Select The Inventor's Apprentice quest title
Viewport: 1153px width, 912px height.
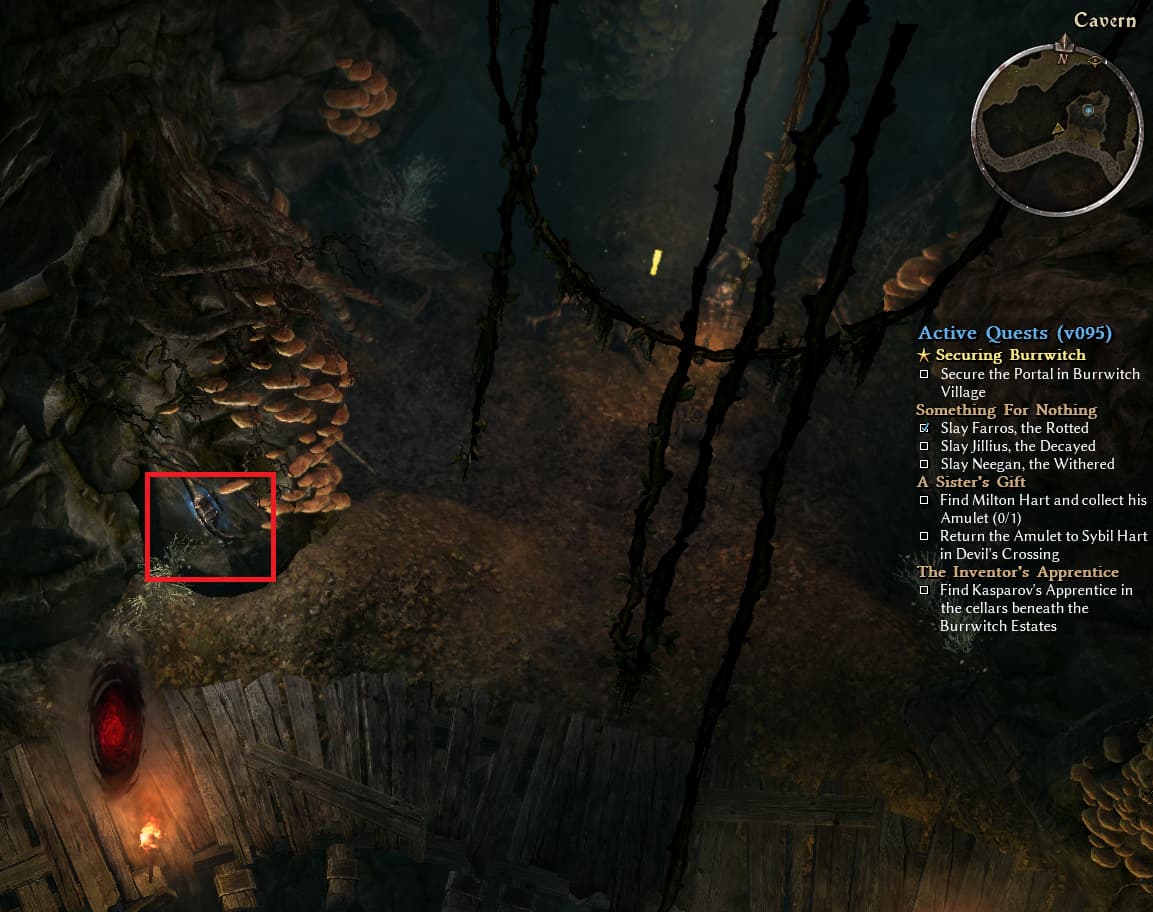(1018, 572)
